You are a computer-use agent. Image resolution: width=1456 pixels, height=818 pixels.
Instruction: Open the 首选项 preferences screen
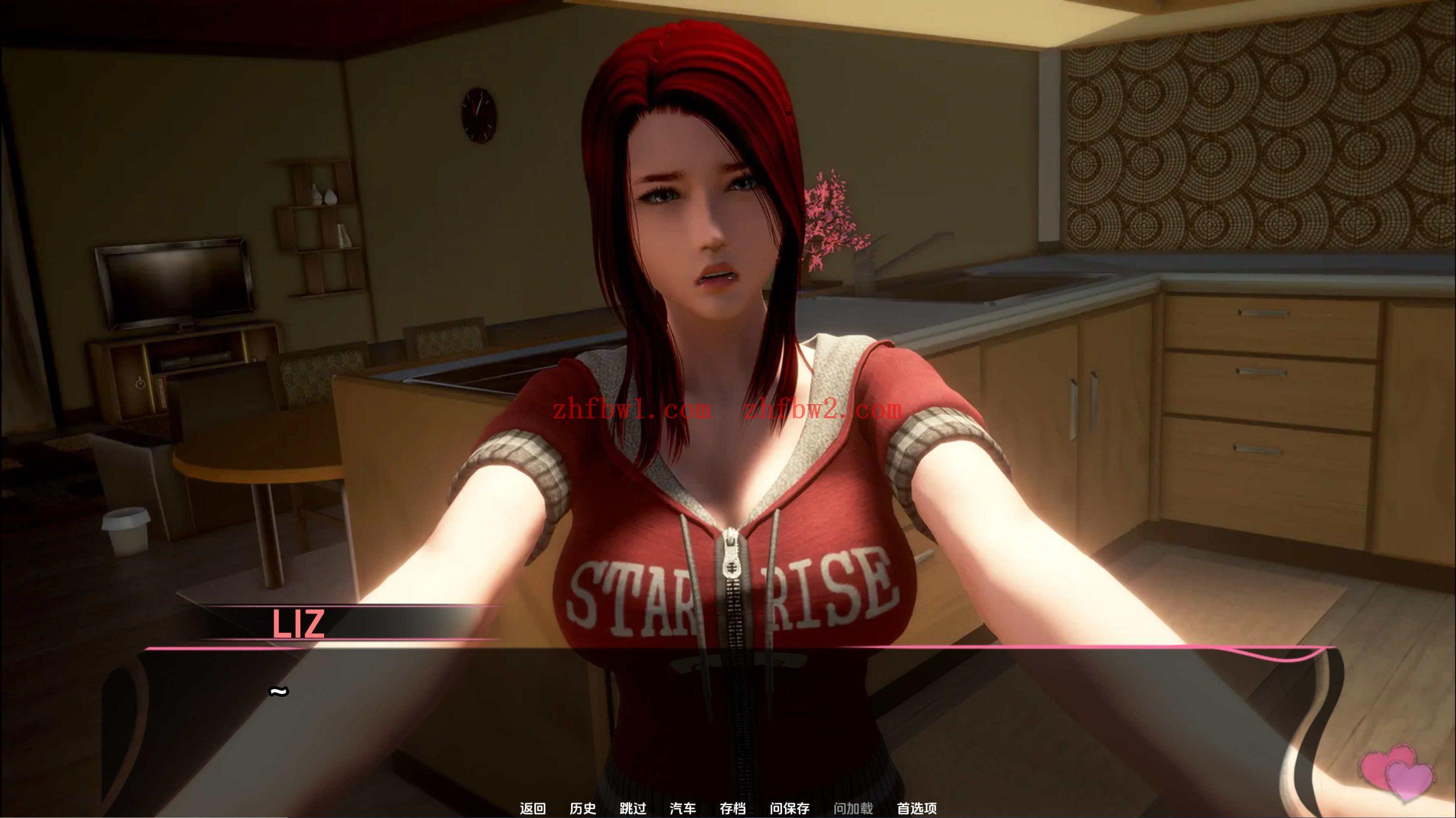tap(917, 808)
